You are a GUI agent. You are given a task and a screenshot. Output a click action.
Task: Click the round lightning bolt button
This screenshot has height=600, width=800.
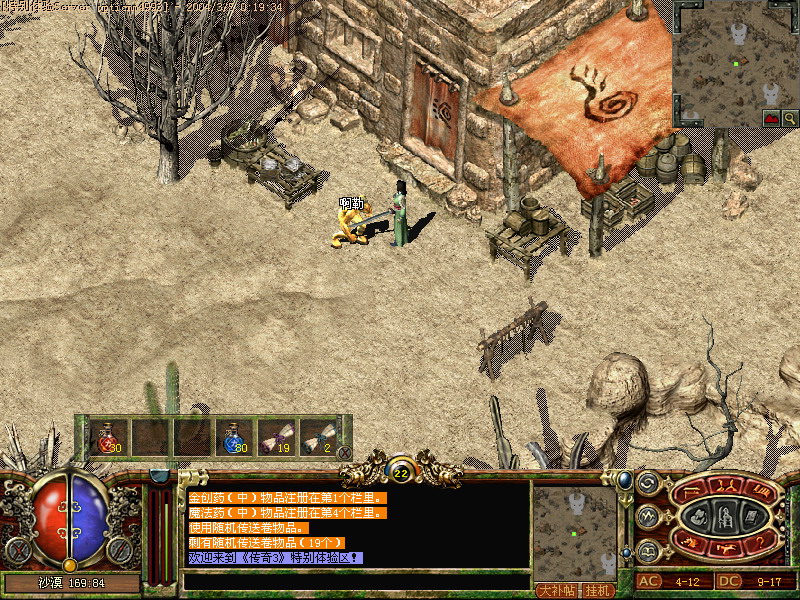646,516
